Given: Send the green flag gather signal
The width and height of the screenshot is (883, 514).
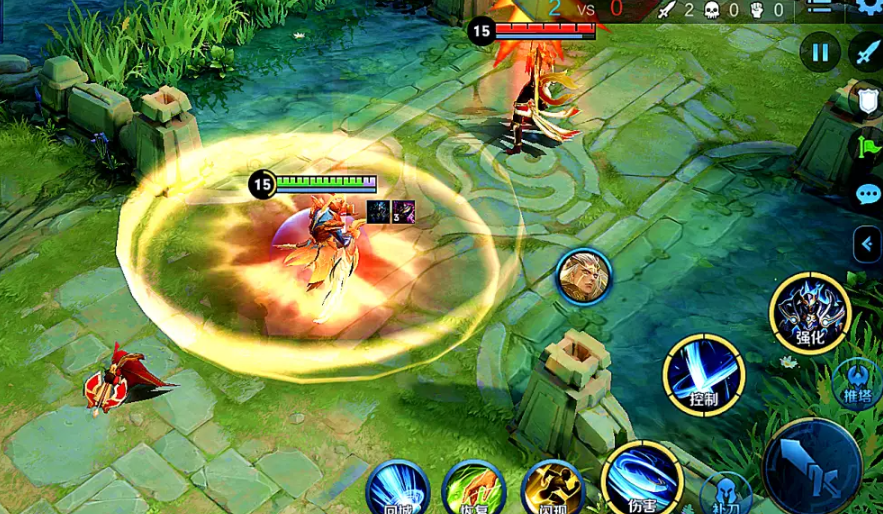Looking at the screenshot, I should click(866, 148).
